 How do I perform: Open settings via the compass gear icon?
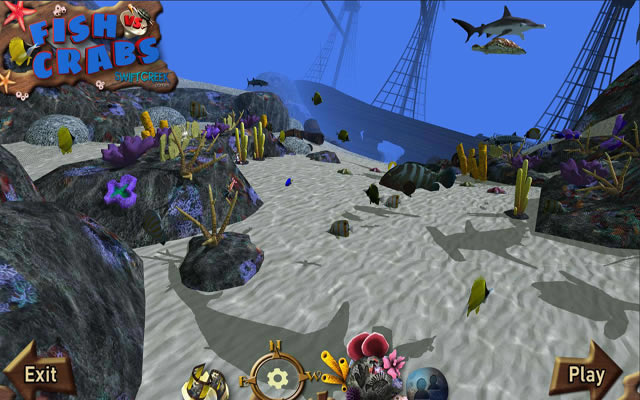pos(278,378)
